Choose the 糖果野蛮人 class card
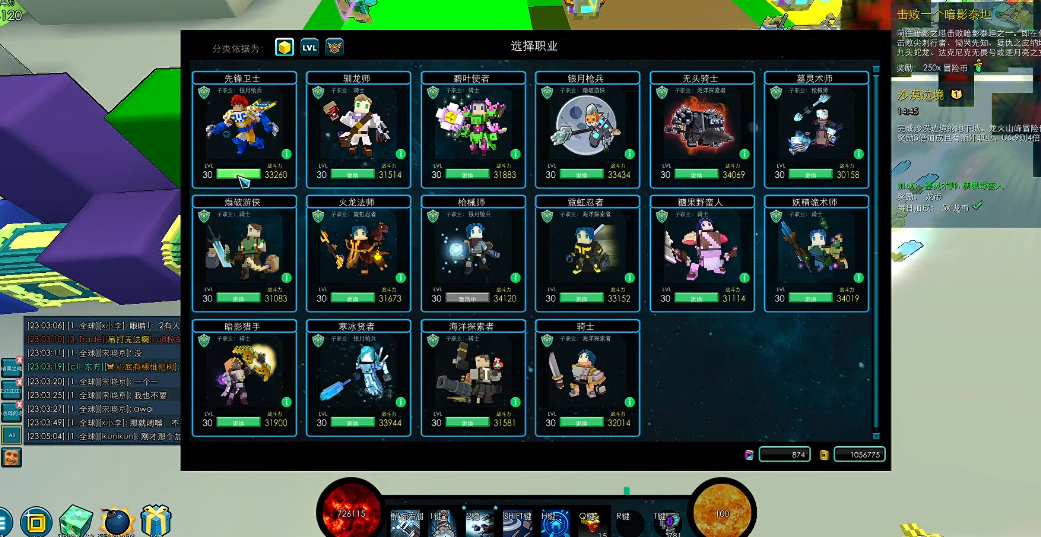Screen dimensions: 1041x537 click(x=701, y=251)
